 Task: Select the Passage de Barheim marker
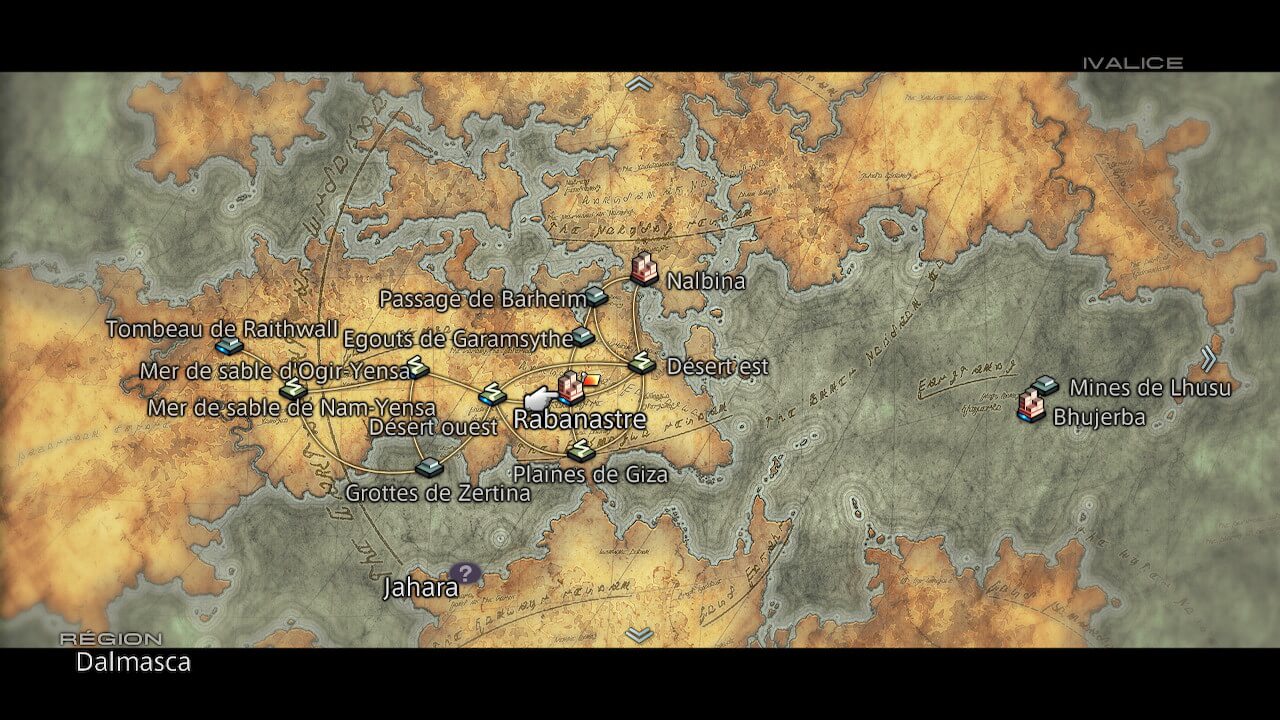[597, 295]
